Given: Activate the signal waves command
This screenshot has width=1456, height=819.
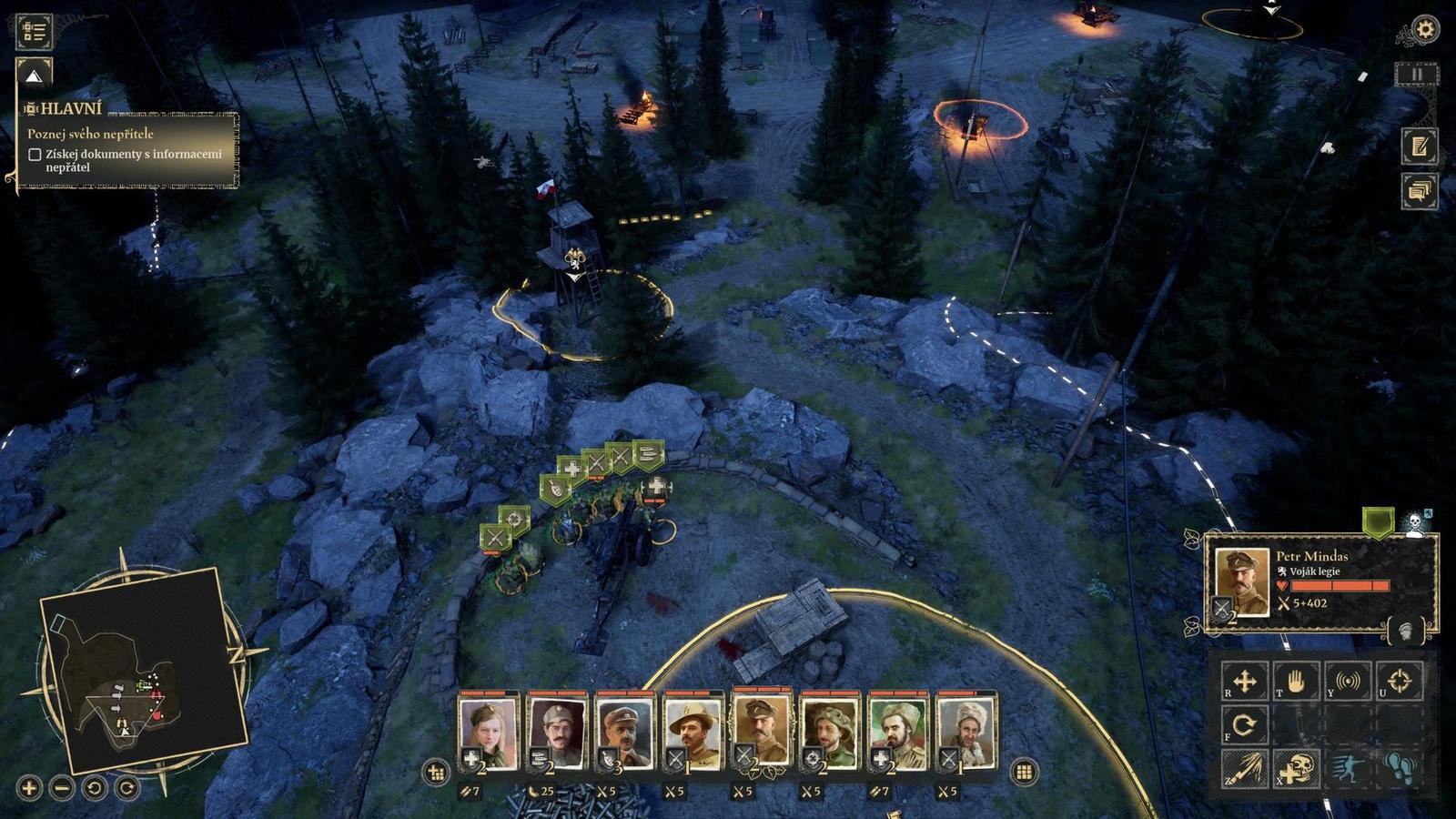Looking at the screenshot, I should [1348, 681].
